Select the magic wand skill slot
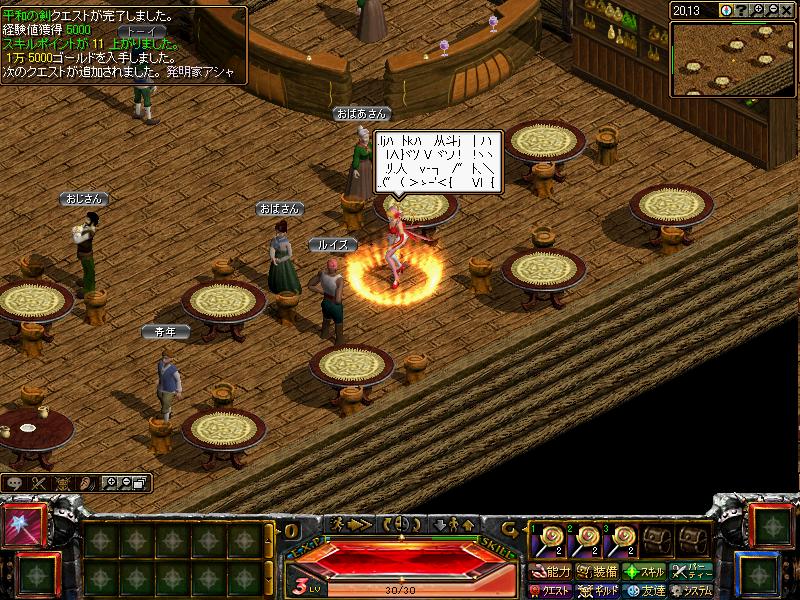 click(24, 524)
